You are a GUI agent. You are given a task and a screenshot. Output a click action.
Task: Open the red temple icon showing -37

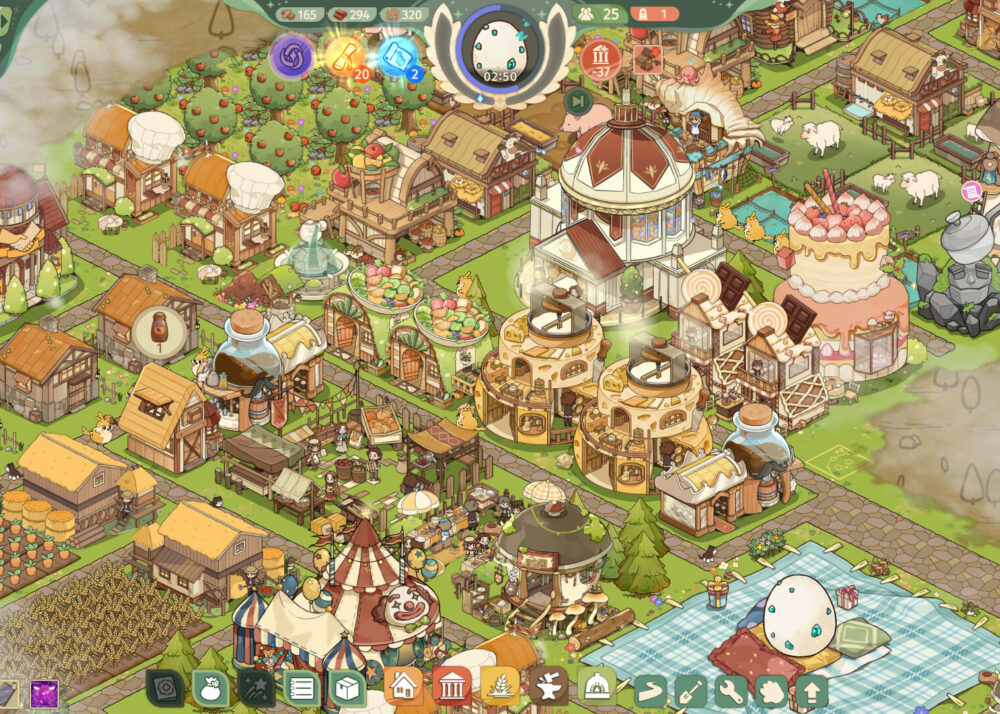pyautogui.click(x=601, y=57)
